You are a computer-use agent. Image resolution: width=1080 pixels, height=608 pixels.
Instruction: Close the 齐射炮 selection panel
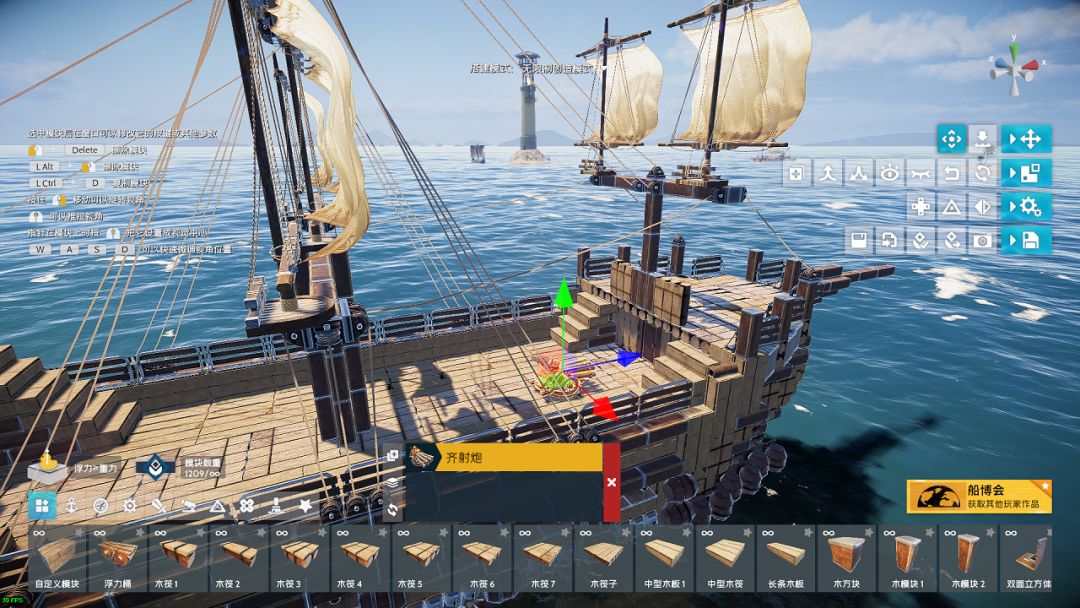click(611, 482)
